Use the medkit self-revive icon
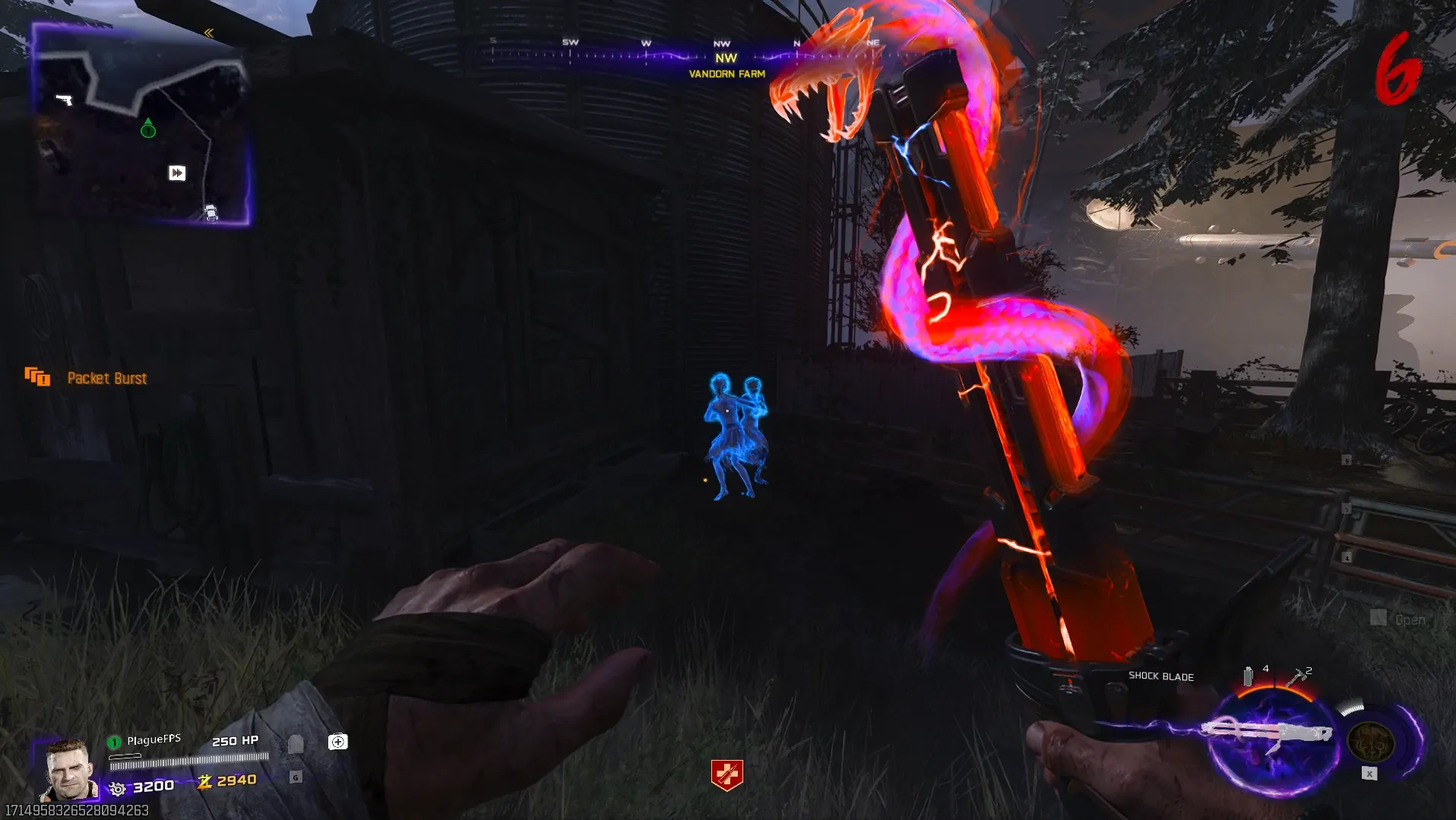The width and height of the screenshot is (1456, 820). (x=338, y=742)
